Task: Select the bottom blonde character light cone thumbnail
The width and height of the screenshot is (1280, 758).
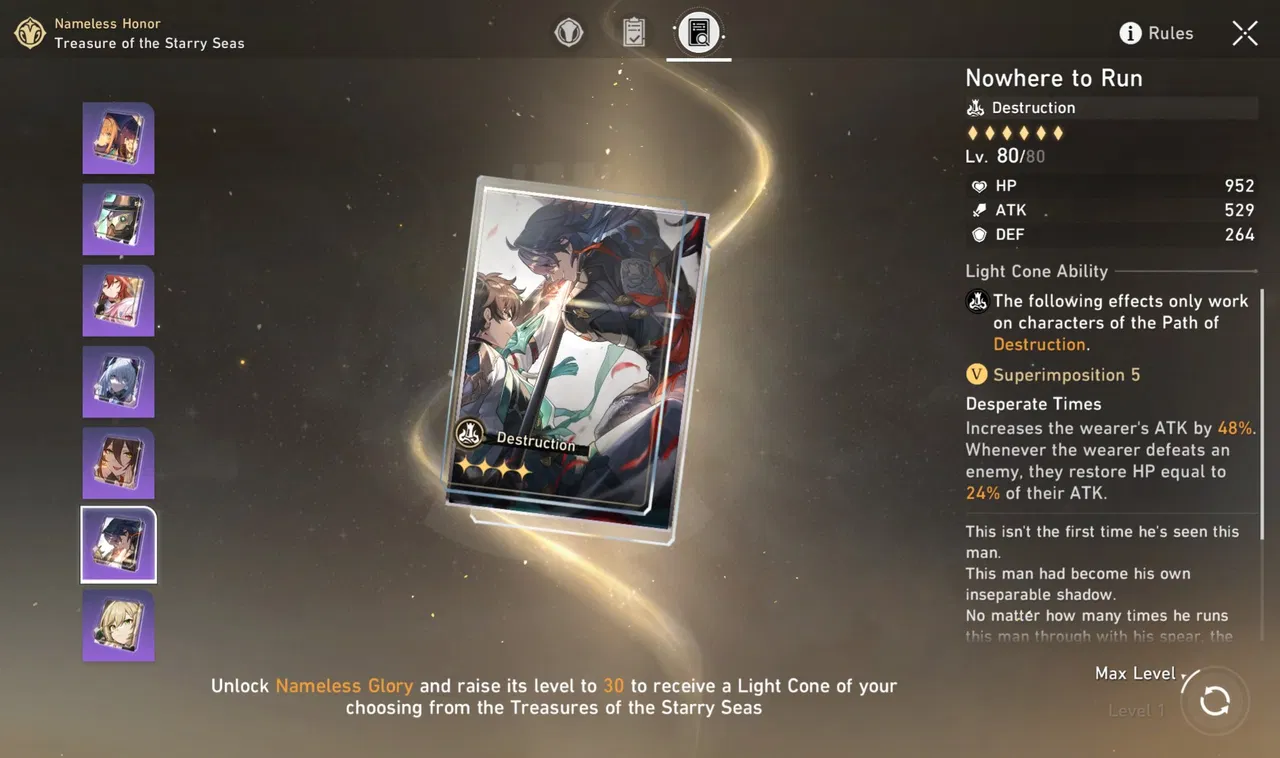Action: (x=118, y=625)
